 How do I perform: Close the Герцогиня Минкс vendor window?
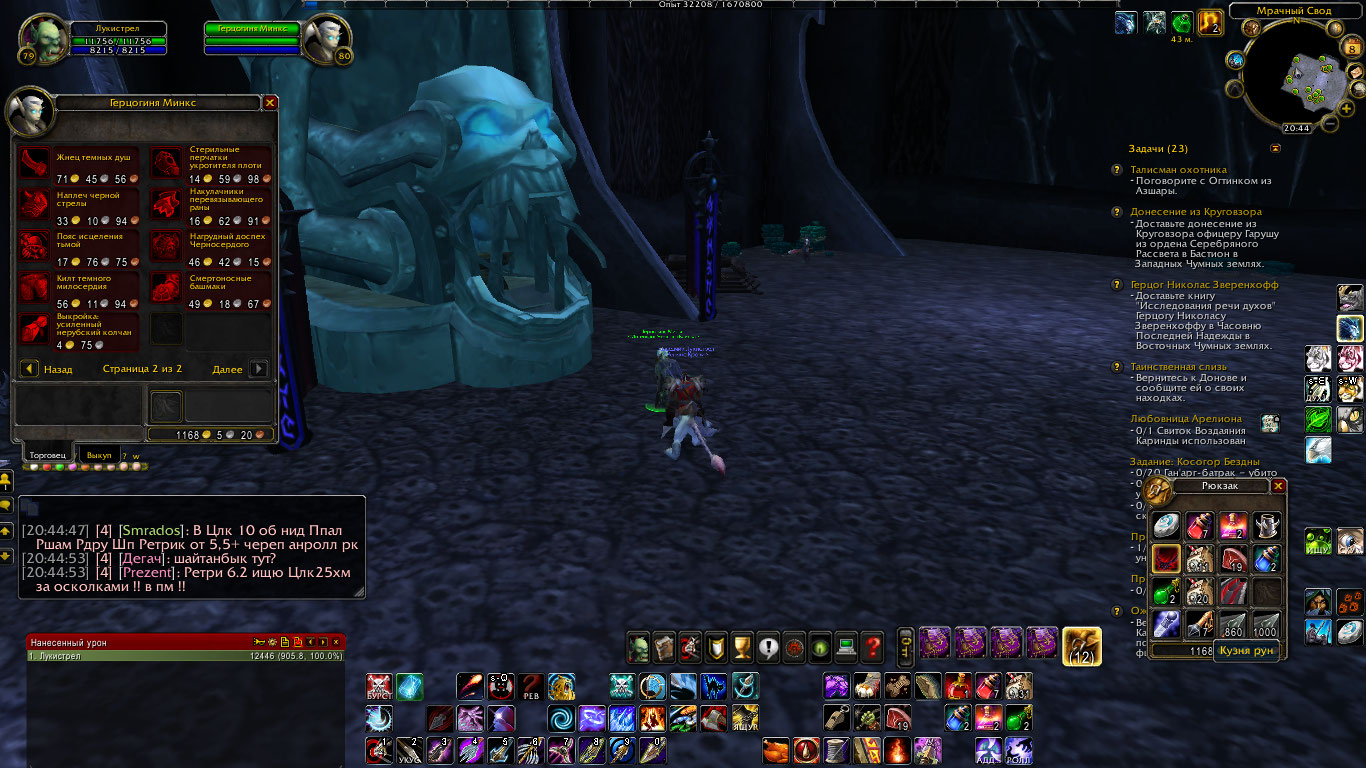click(270, 103)
